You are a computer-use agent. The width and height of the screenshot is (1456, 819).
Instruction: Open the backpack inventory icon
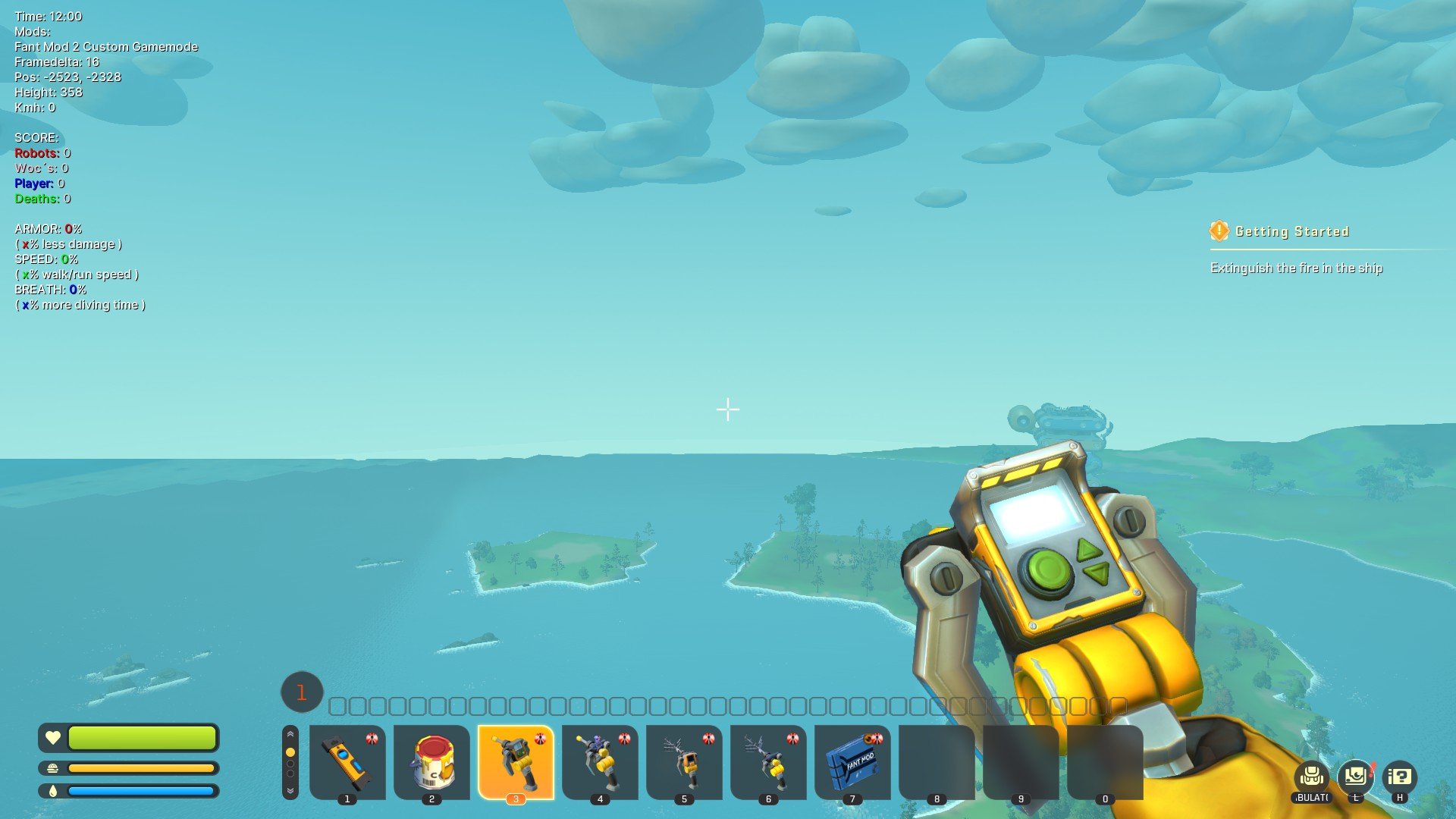pos(1312,777)
